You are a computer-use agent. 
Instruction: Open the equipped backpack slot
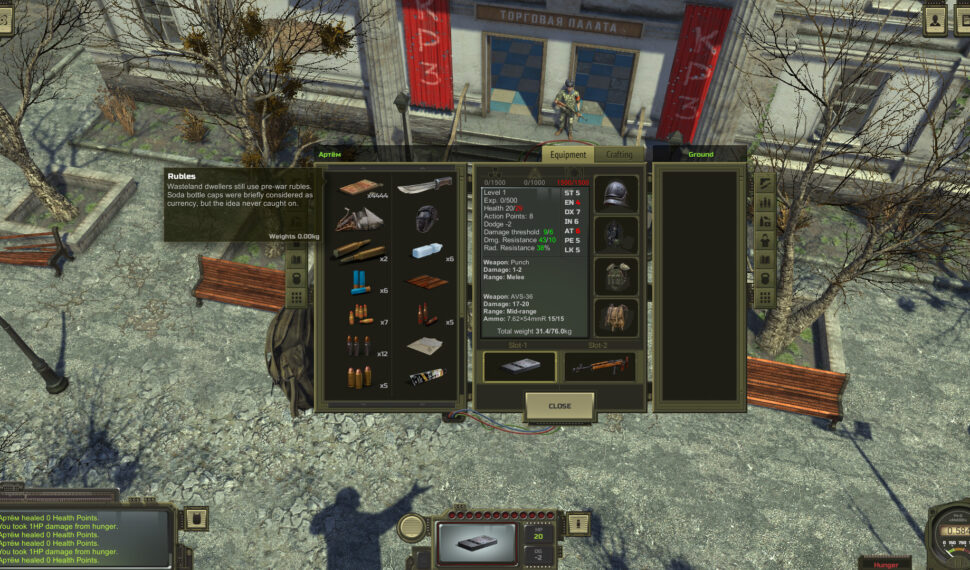coord(616,318)
